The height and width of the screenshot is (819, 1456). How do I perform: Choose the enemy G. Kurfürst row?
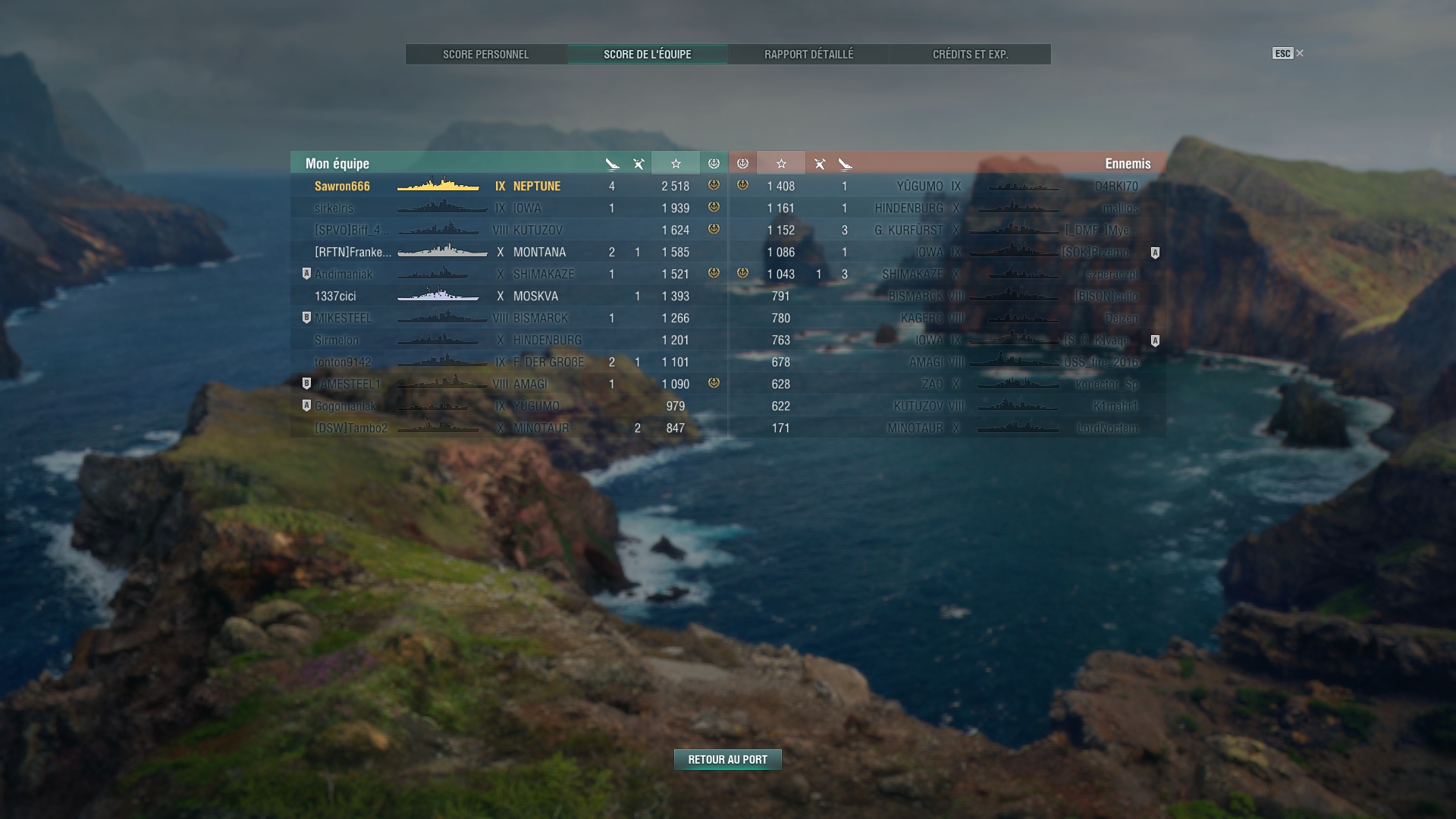pos(948,230)
